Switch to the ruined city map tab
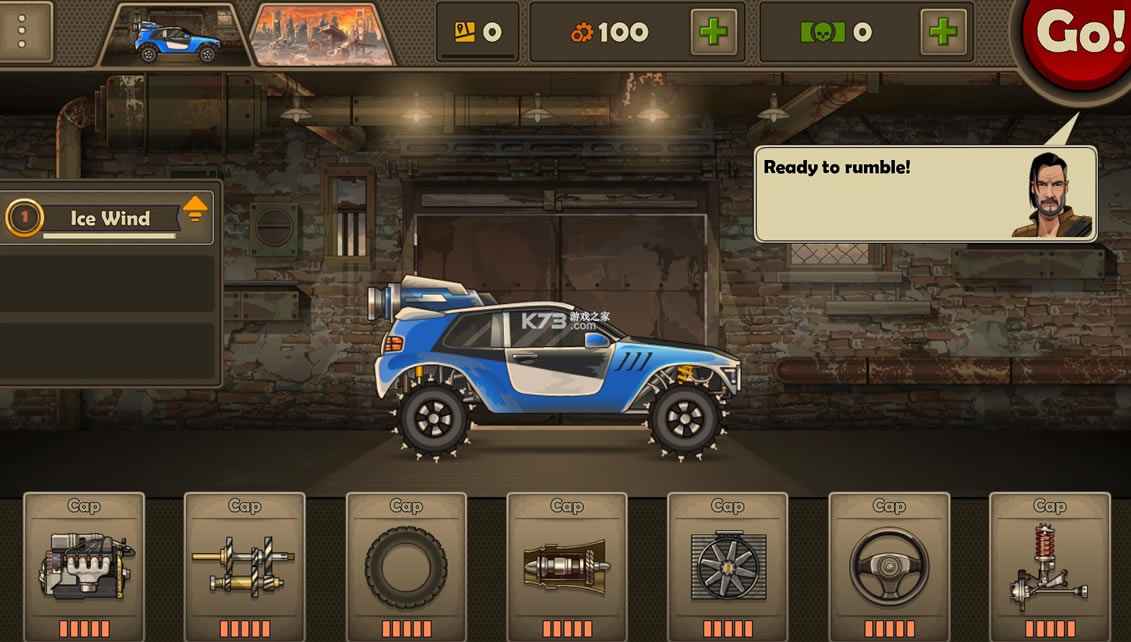Viewport: 1131px width, 642px height. coord(322,35)
